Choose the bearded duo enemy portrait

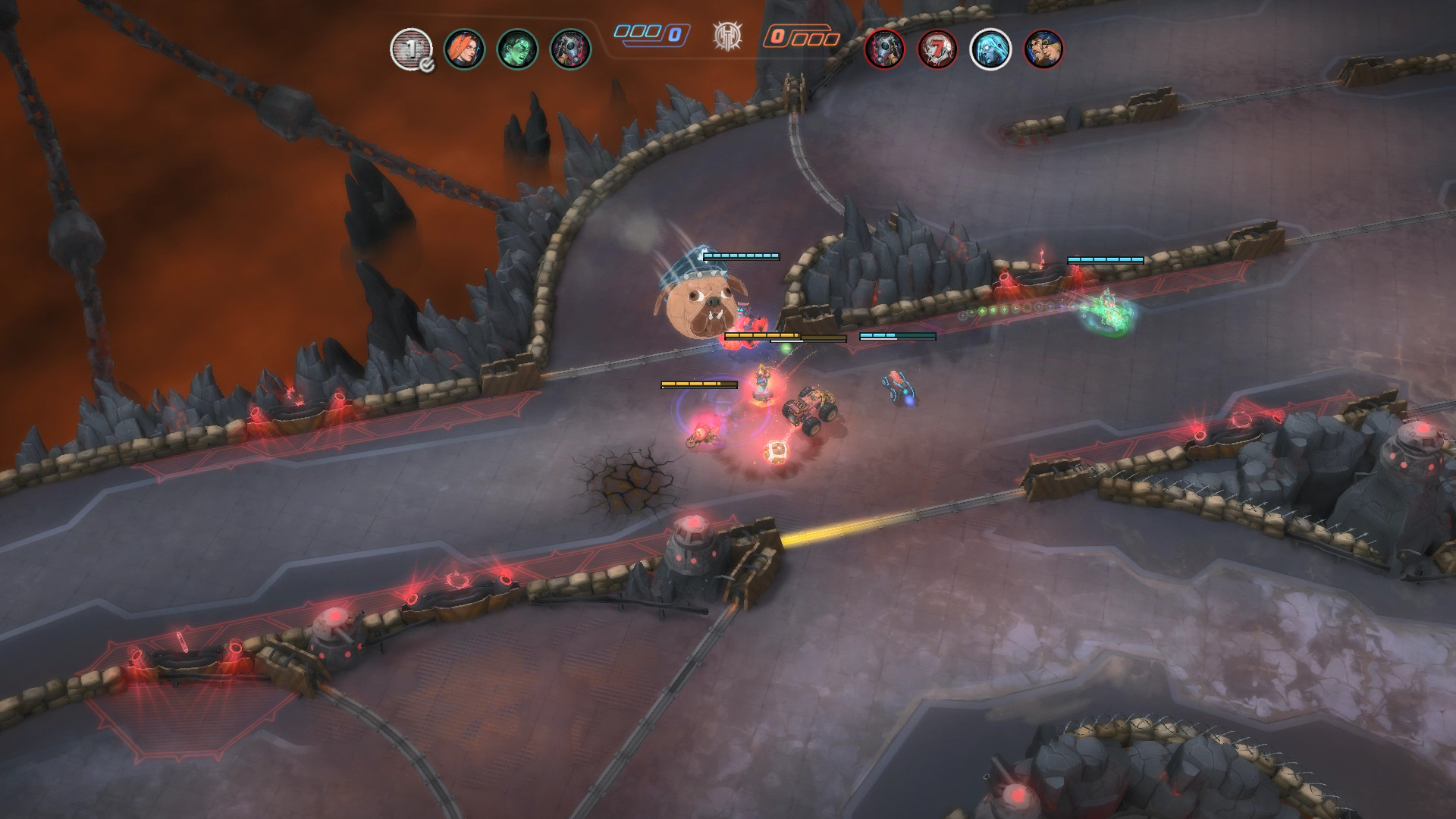1043,49
